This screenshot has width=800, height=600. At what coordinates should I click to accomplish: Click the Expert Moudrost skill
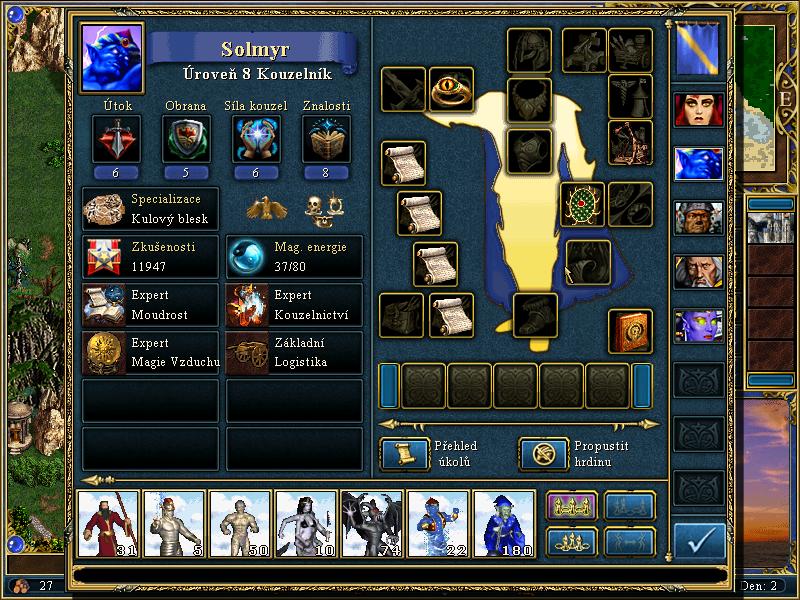(x=151, y=305)
